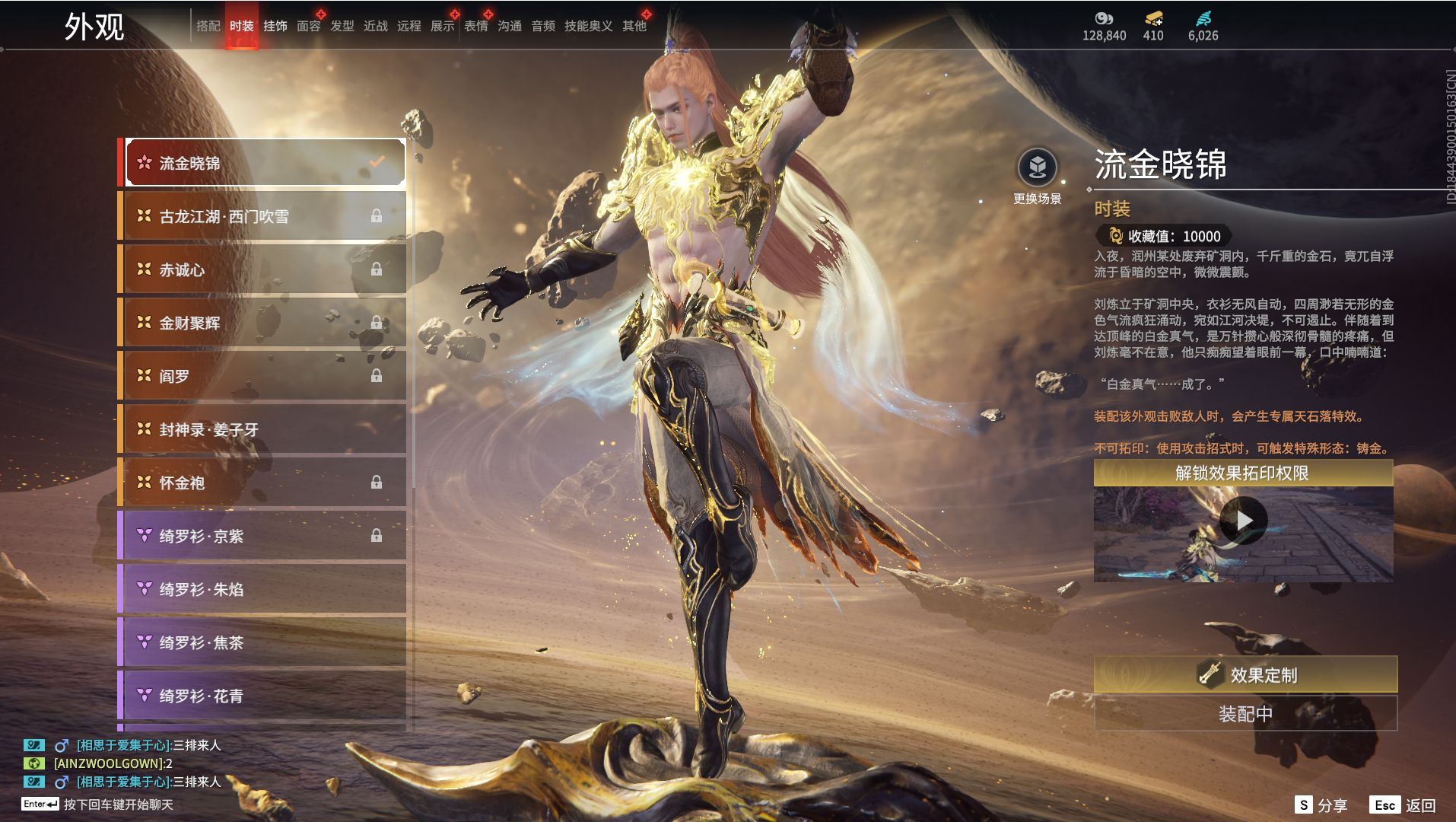
Task: Open the 挂饰 tab
Action: pyautogui.click(x=275, y=26)
